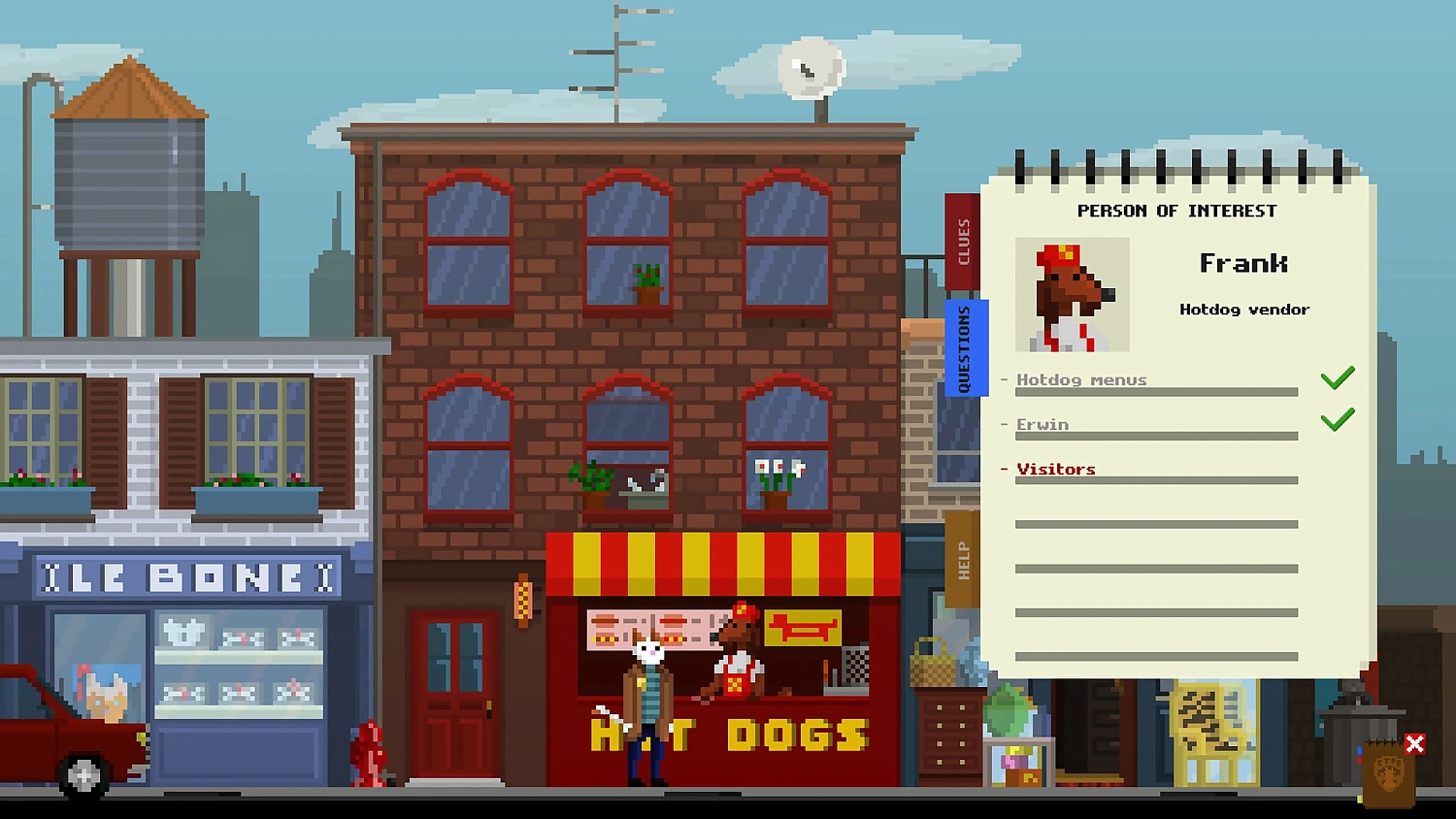Ask Frank about Visitors
Image resolution: width=1456 pixels, height=819 pixels.
click(1055, 469)
